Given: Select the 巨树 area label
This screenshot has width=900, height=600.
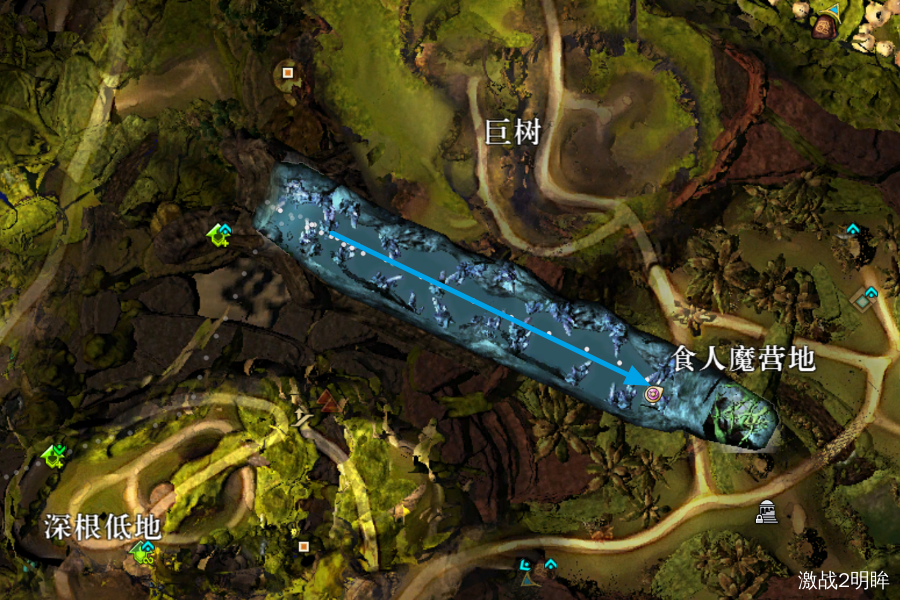Looking at the screenshot, I should click(512, 132).
